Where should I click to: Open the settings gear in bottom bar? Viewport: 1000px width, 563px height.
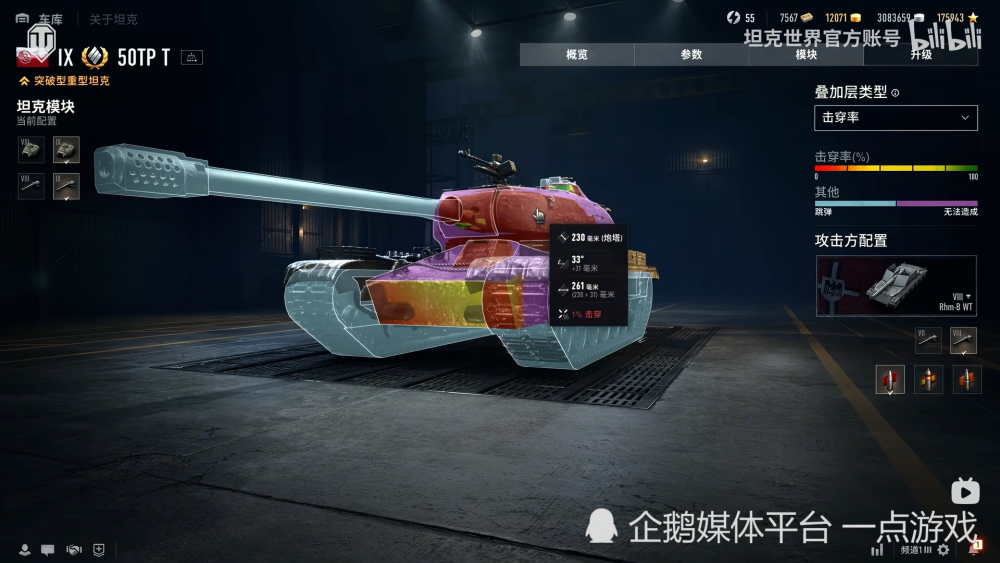tap(943, 550)
